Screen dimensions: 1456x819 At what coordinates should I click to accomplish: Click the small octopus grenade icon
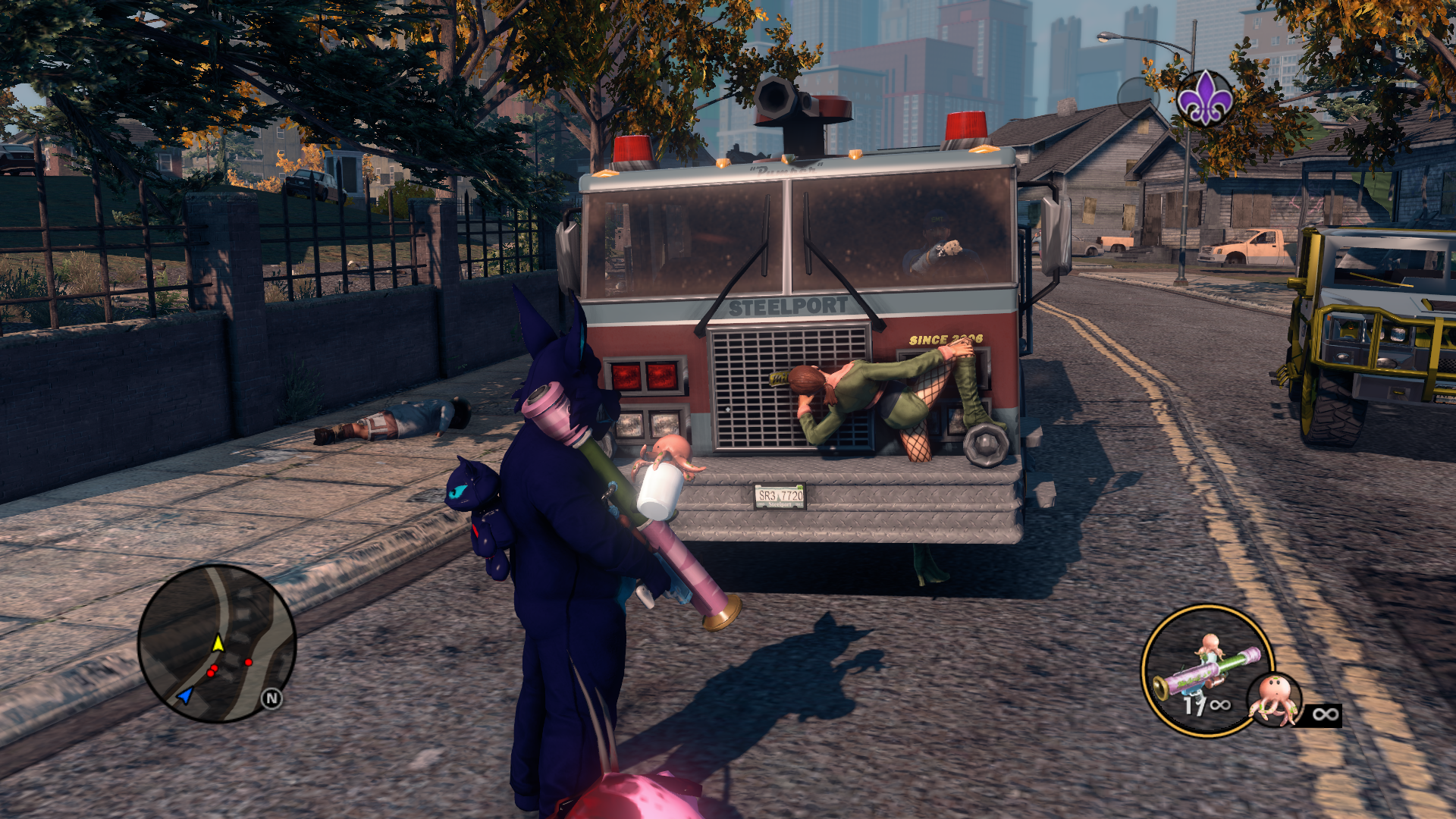point(1276,699)
